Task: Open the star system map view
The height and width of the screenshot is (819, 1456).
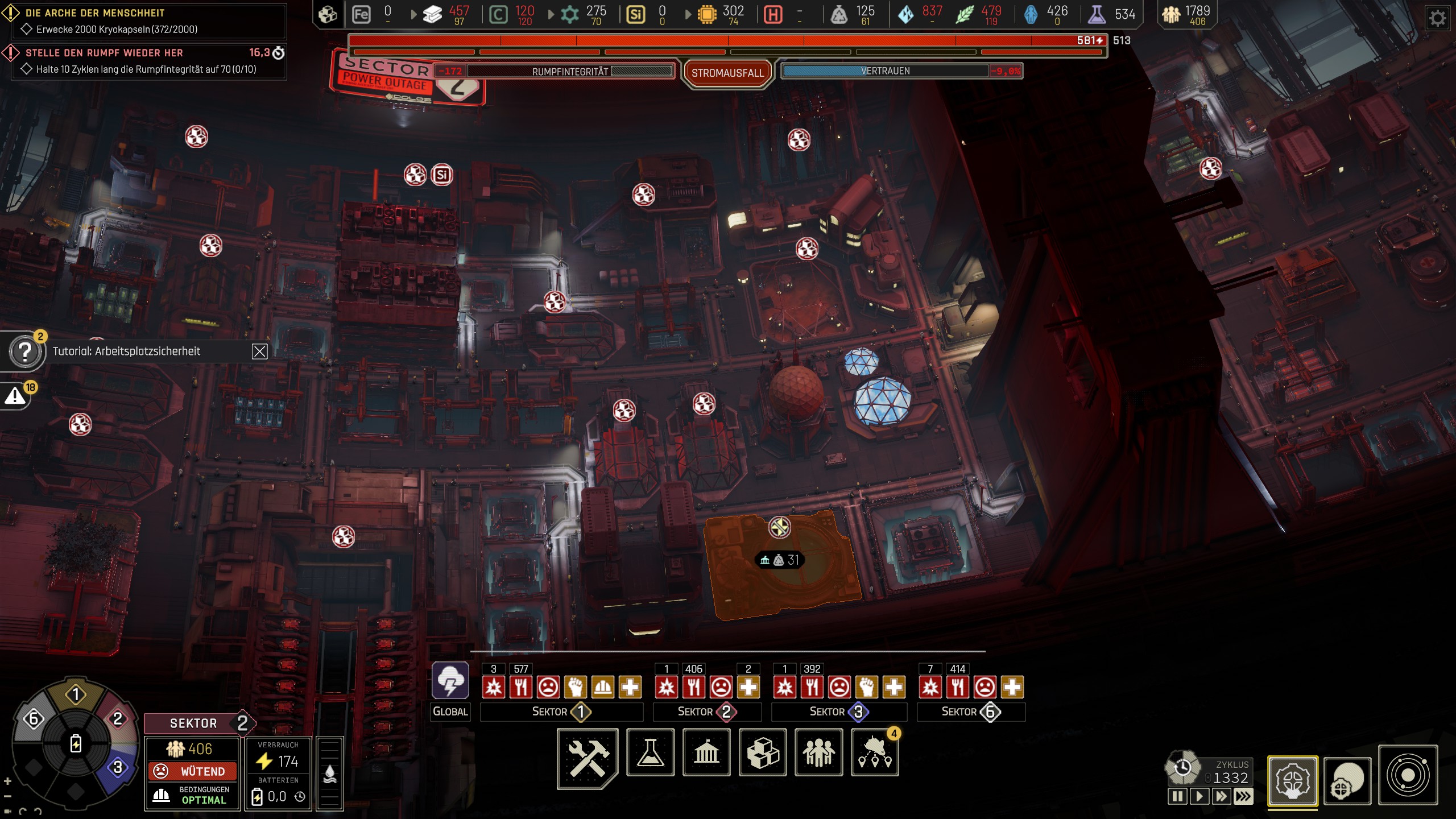Action: pos(1408,775)
